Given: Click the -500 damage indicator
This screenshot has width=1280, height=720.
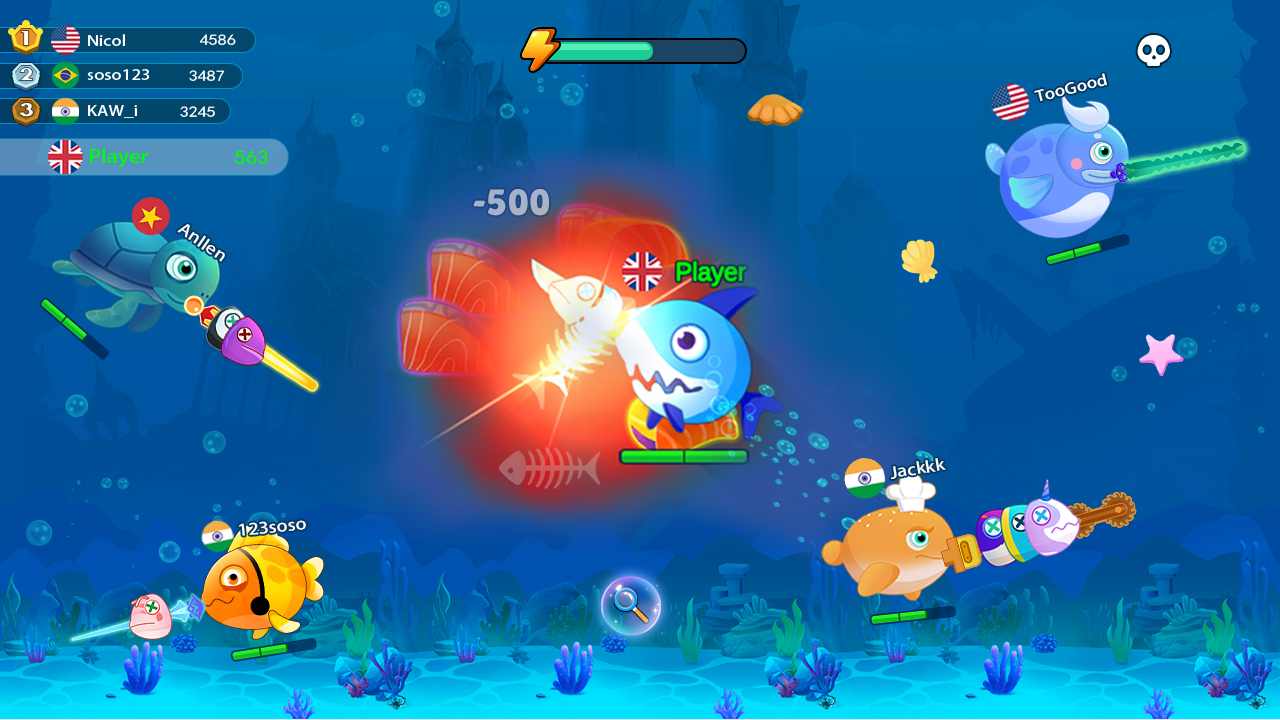Looking at the screenshot, I should (x=512, y=203).
